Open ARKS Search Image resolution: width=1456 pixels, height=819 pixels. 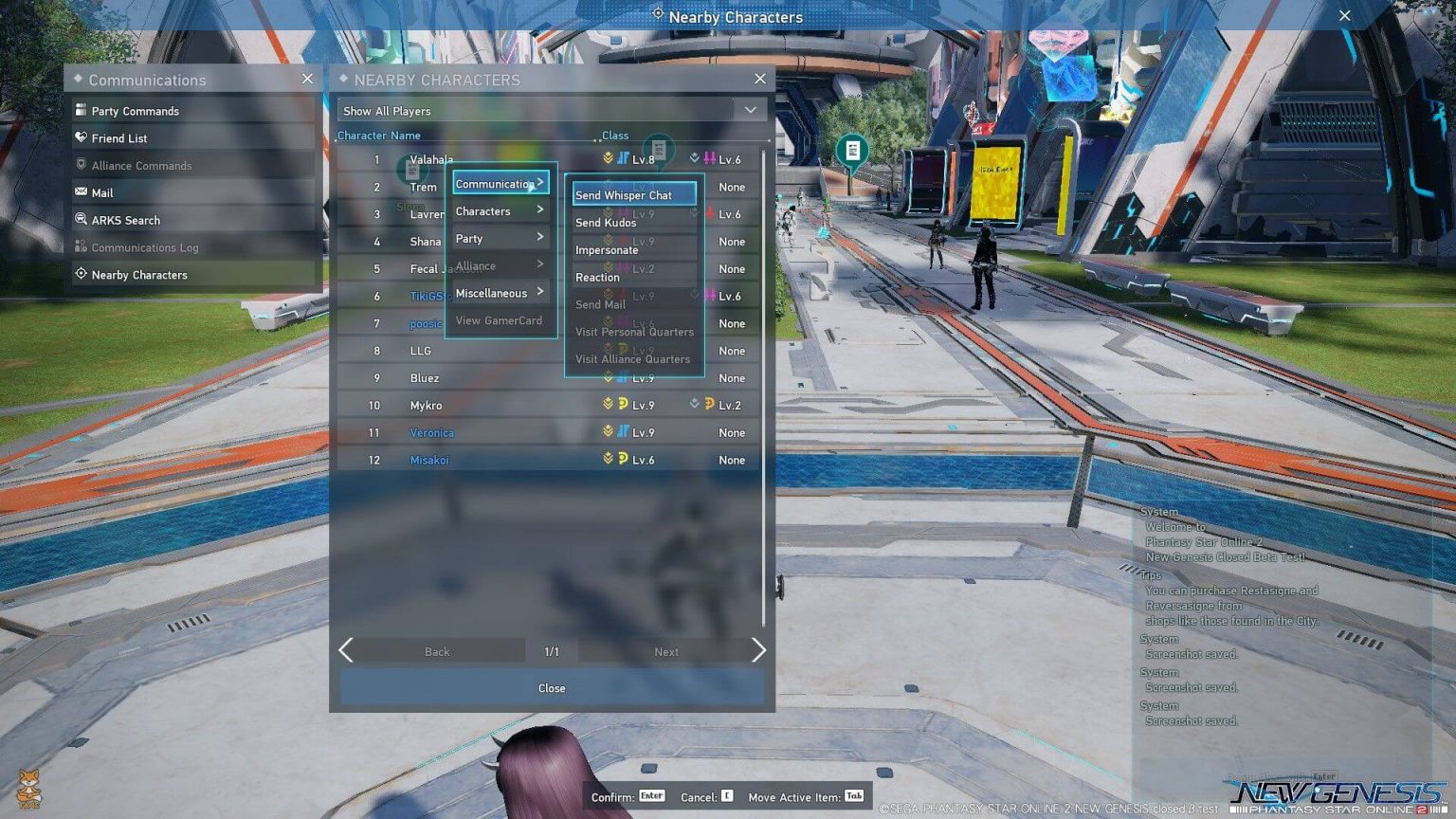pyautogui.click(x=124, y=220)
